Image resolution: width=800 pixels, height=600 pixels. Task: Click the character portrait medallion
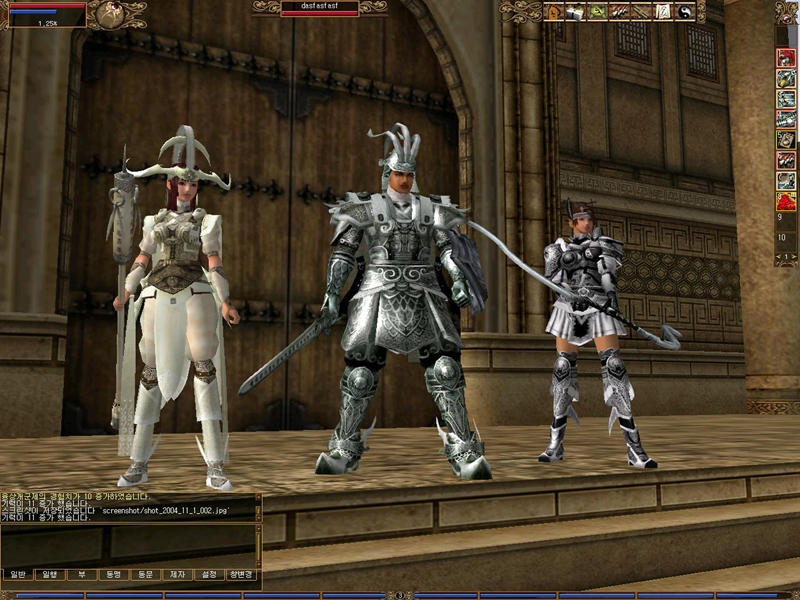tap(108, 13)
